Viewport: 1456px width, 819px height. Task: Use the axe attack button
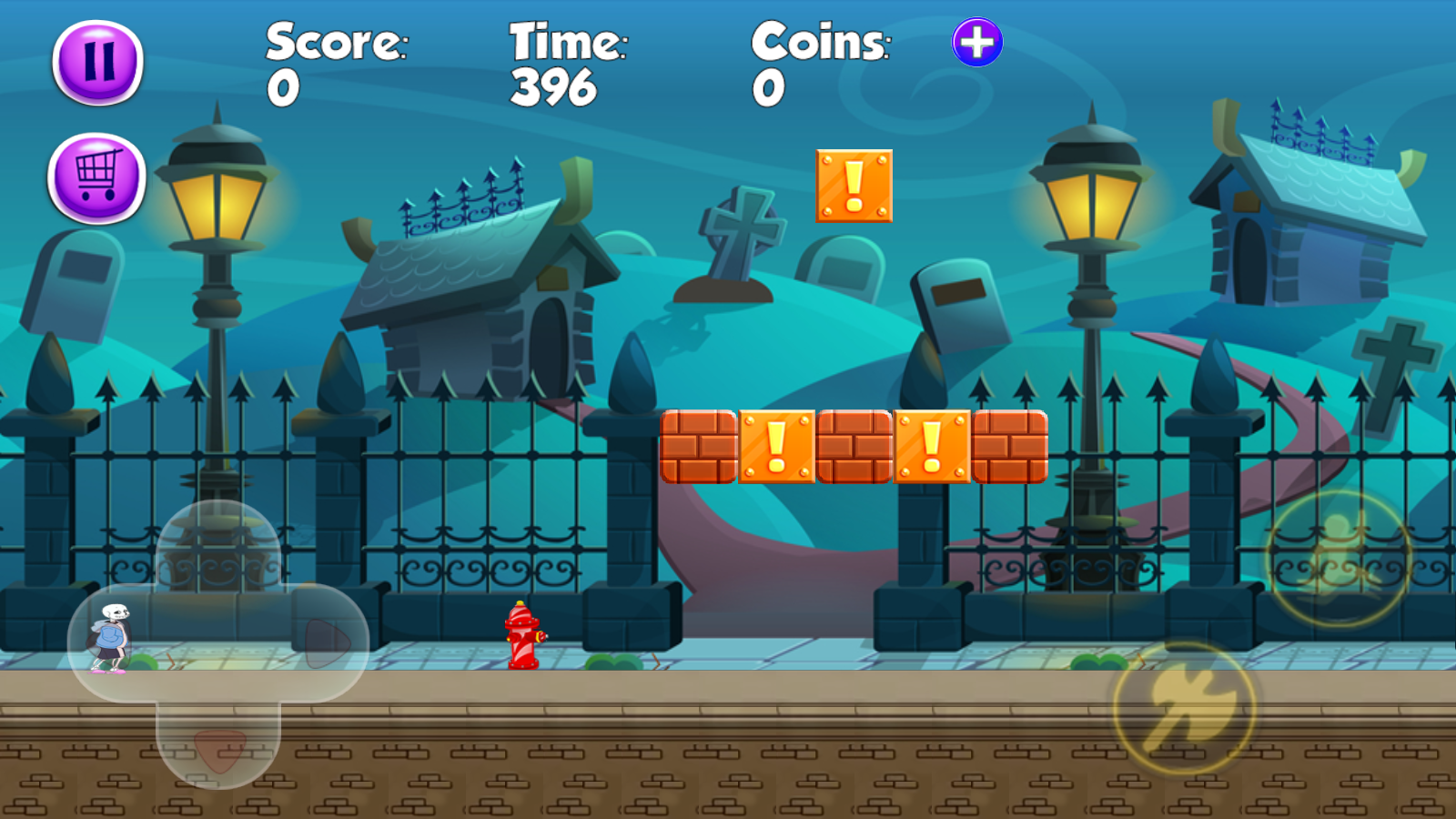(1185, 708)
